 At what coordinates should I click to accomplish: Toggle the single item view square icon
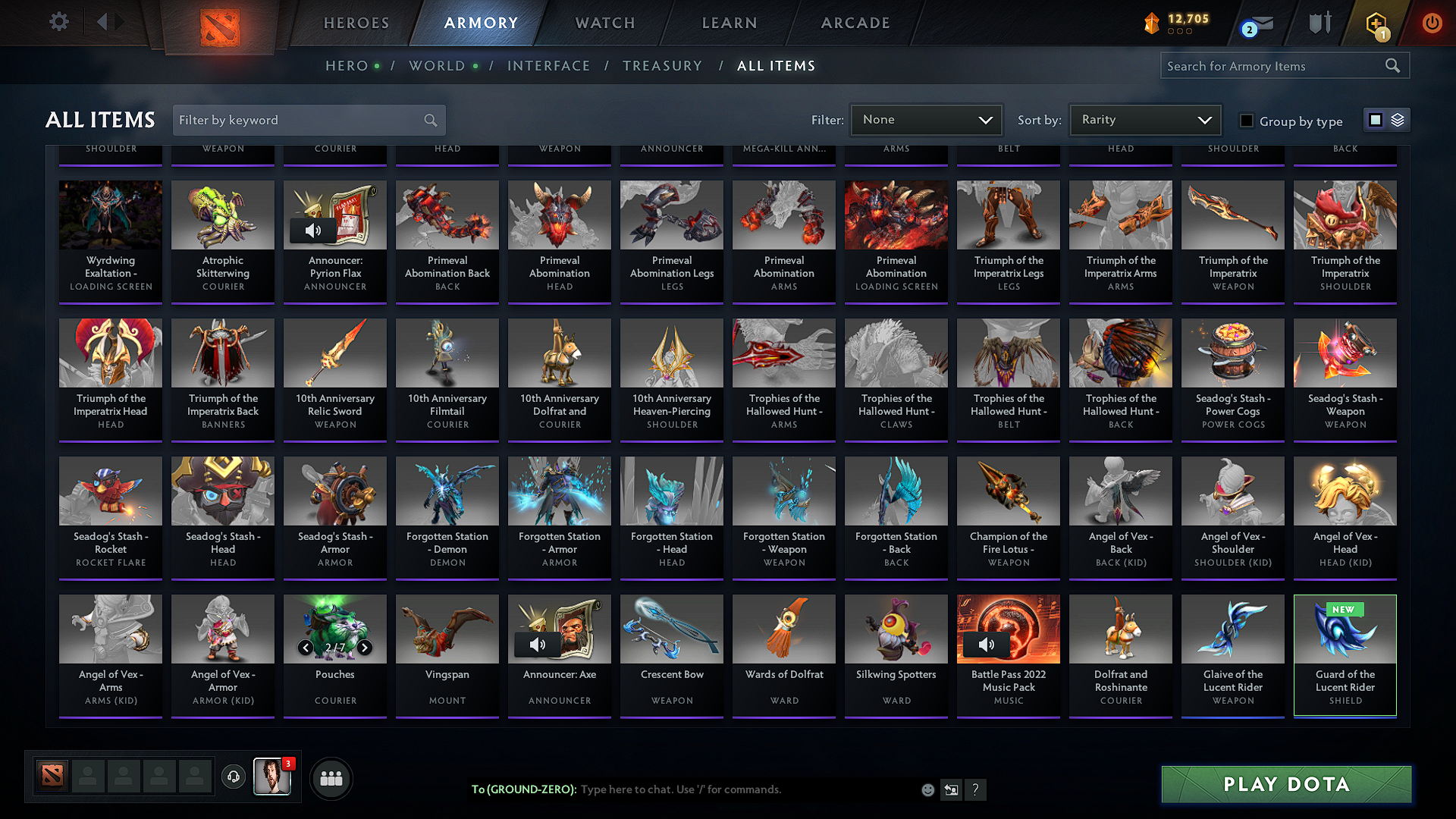(x=1376, y=119)
